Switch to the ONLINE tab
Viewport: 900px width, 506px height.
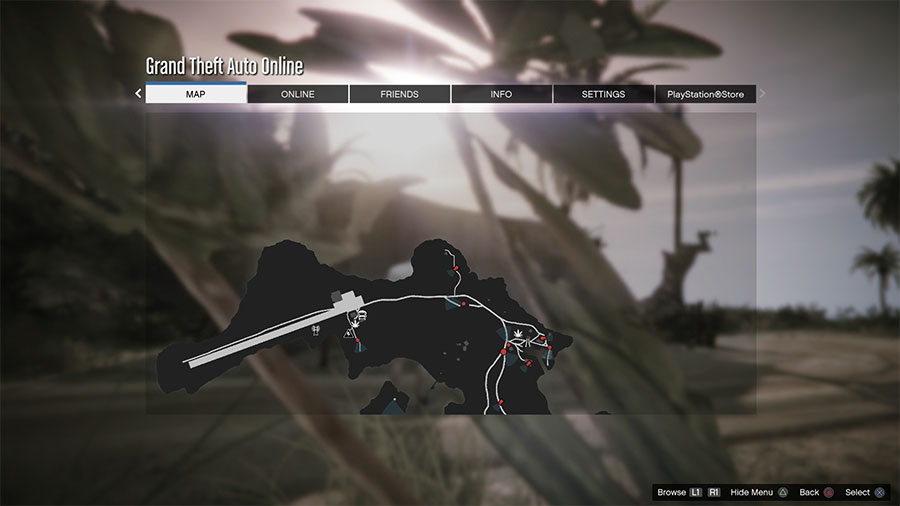[x=297, y=94]
